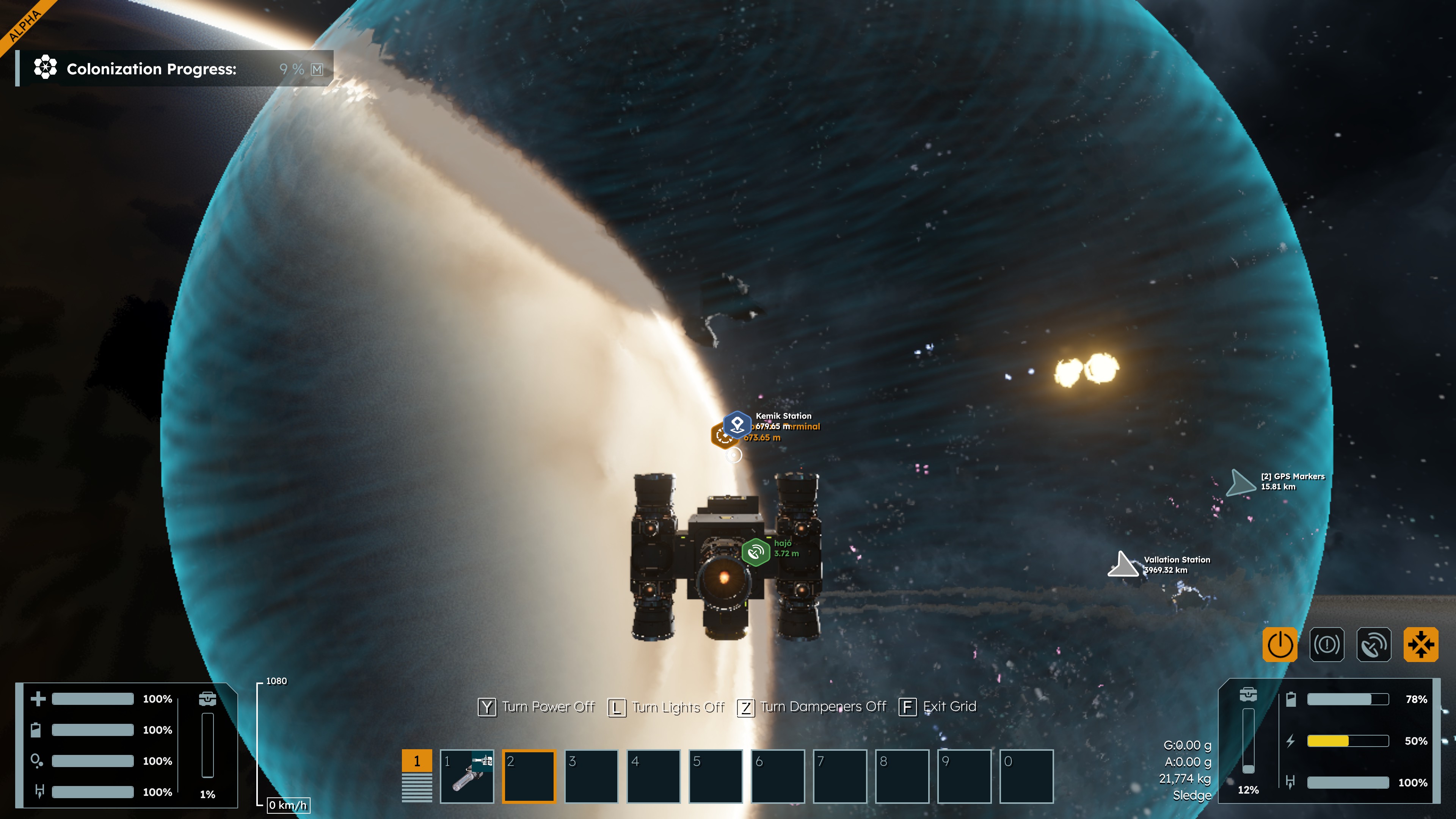Select the Kemik Station waypoint marker
The width and height of the screenshot is (1456, 819).
[x=737, y=424]
